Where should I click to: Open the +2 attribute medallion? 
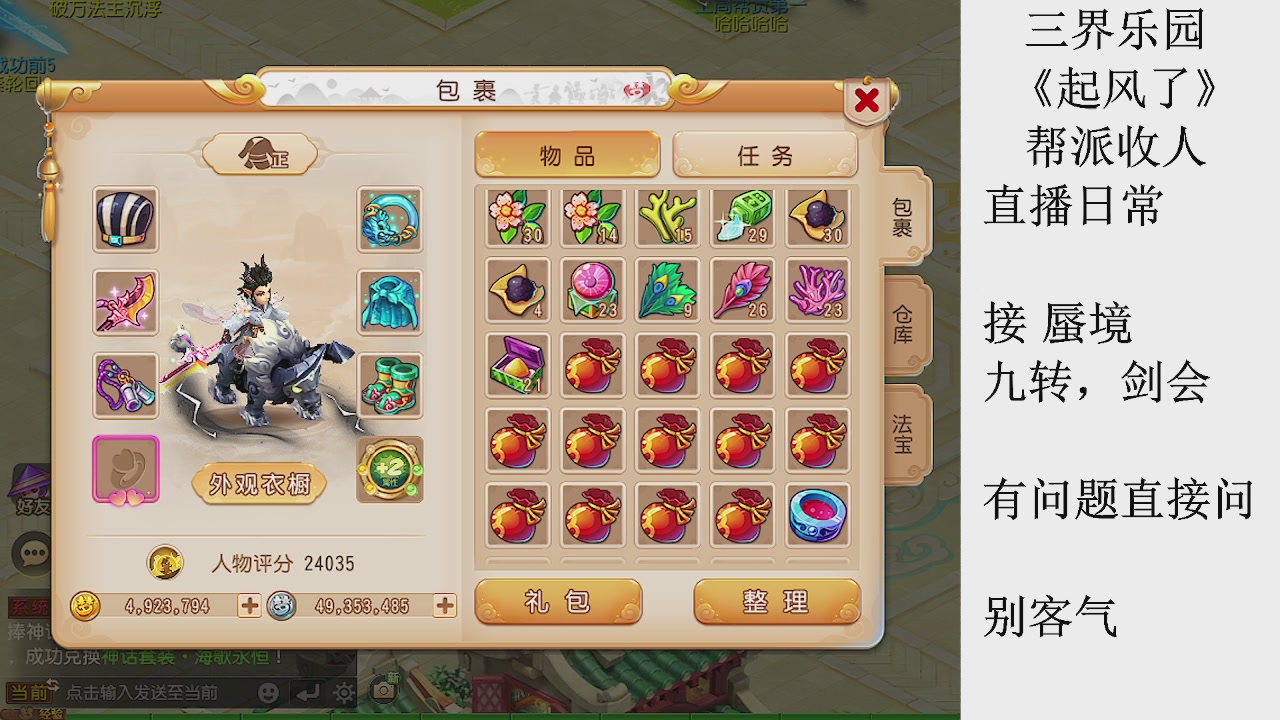coord(390,470)
